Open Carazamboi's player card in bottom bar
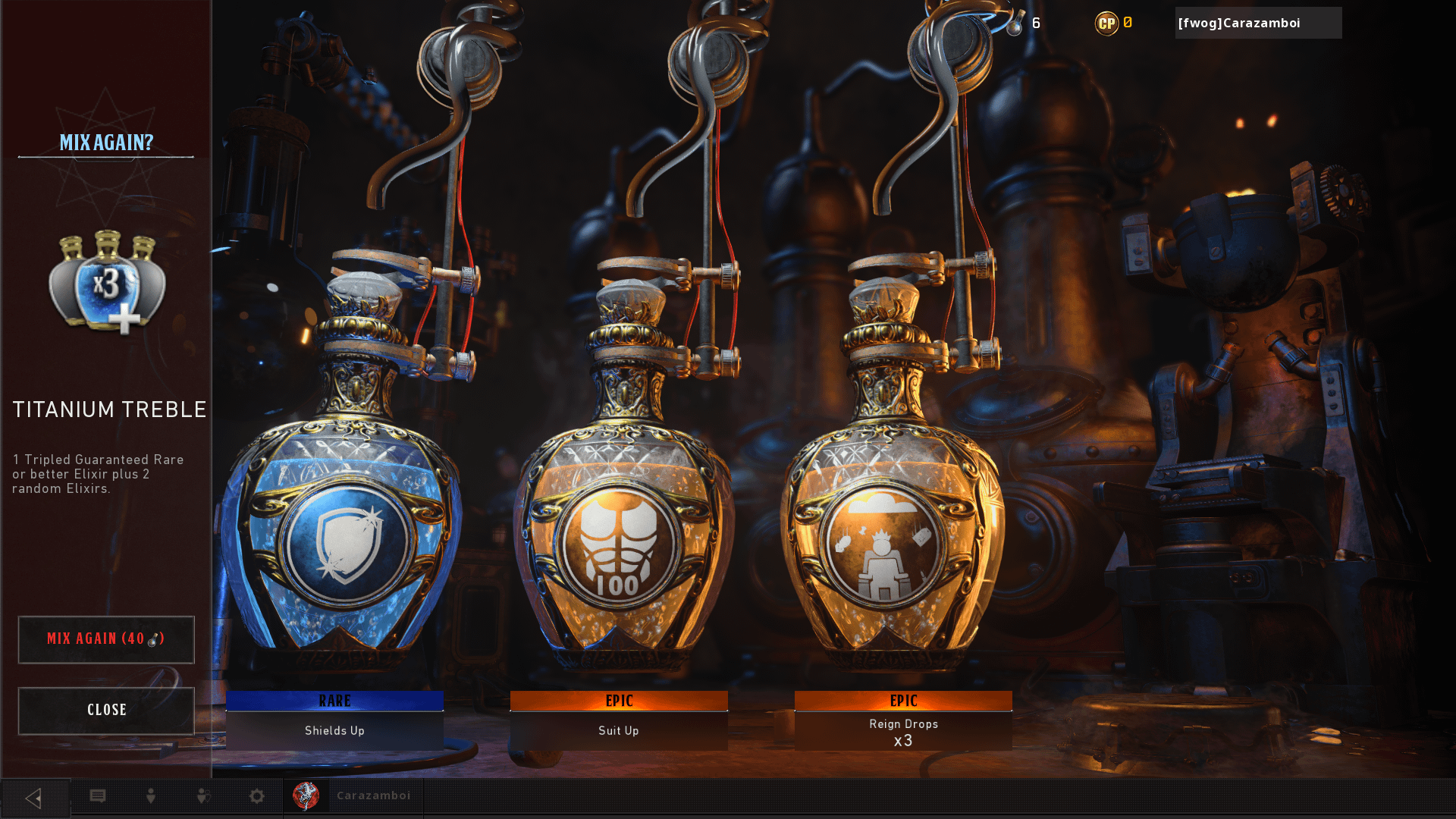Screen dimensions: 1456x819 (x=353, y=796)
